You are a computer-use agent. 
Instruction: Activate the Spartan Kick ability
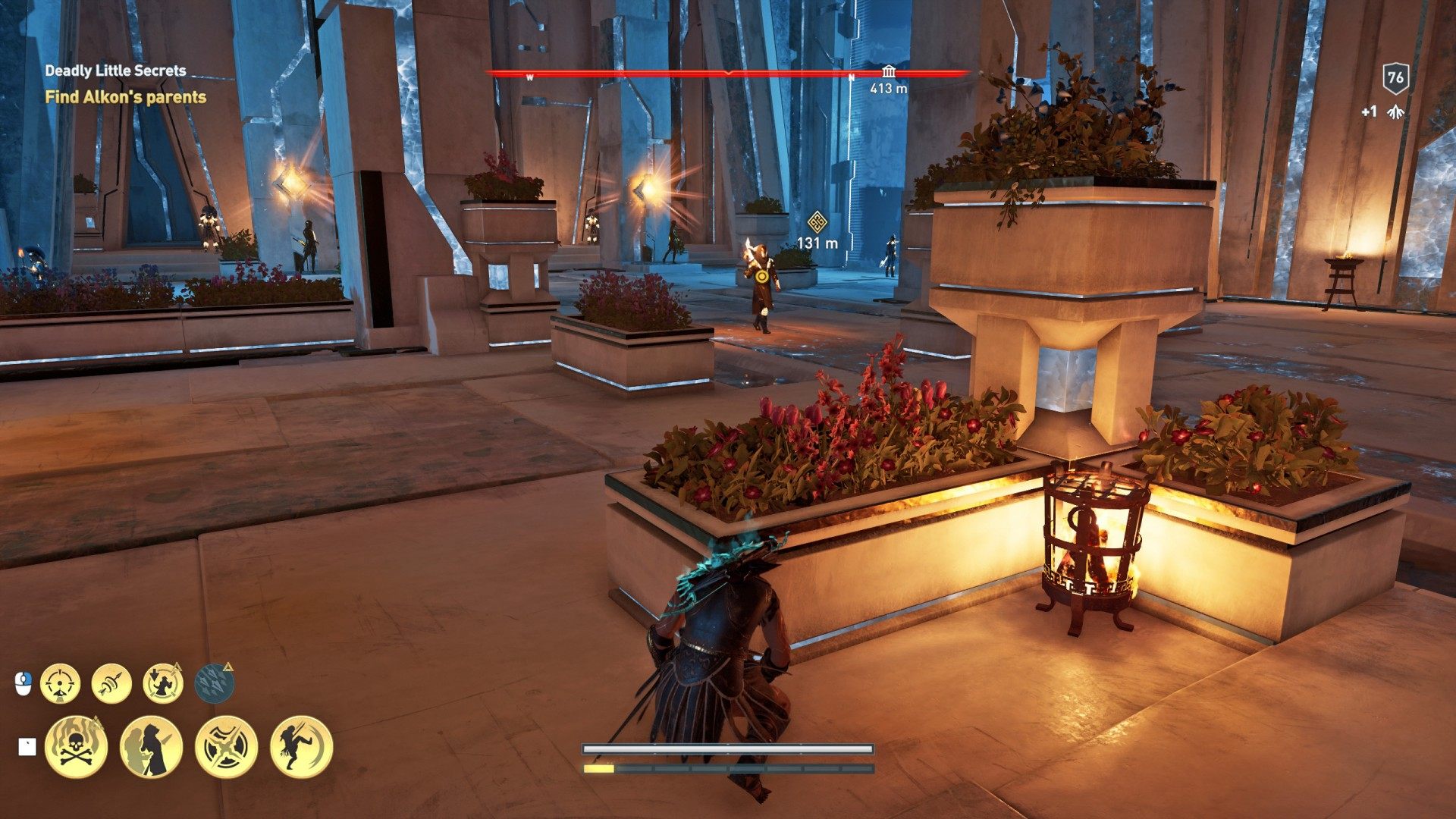click(301, 747)
